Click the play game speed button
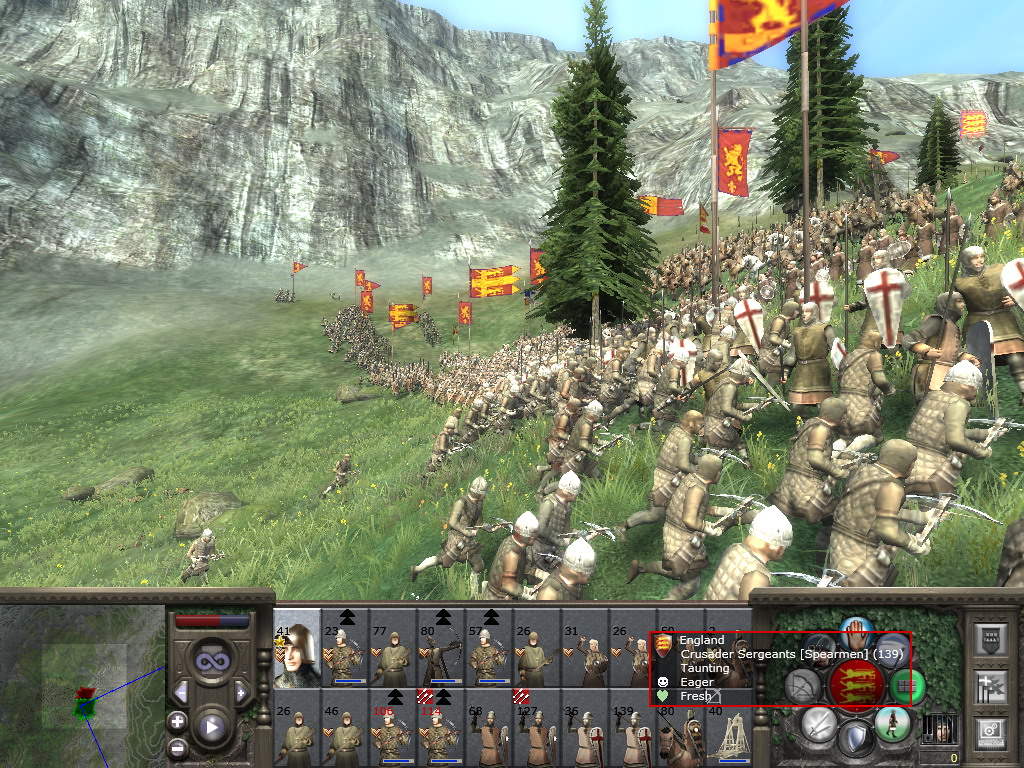The width and height of the screenshot is (1024, 768). click(211, 727)
